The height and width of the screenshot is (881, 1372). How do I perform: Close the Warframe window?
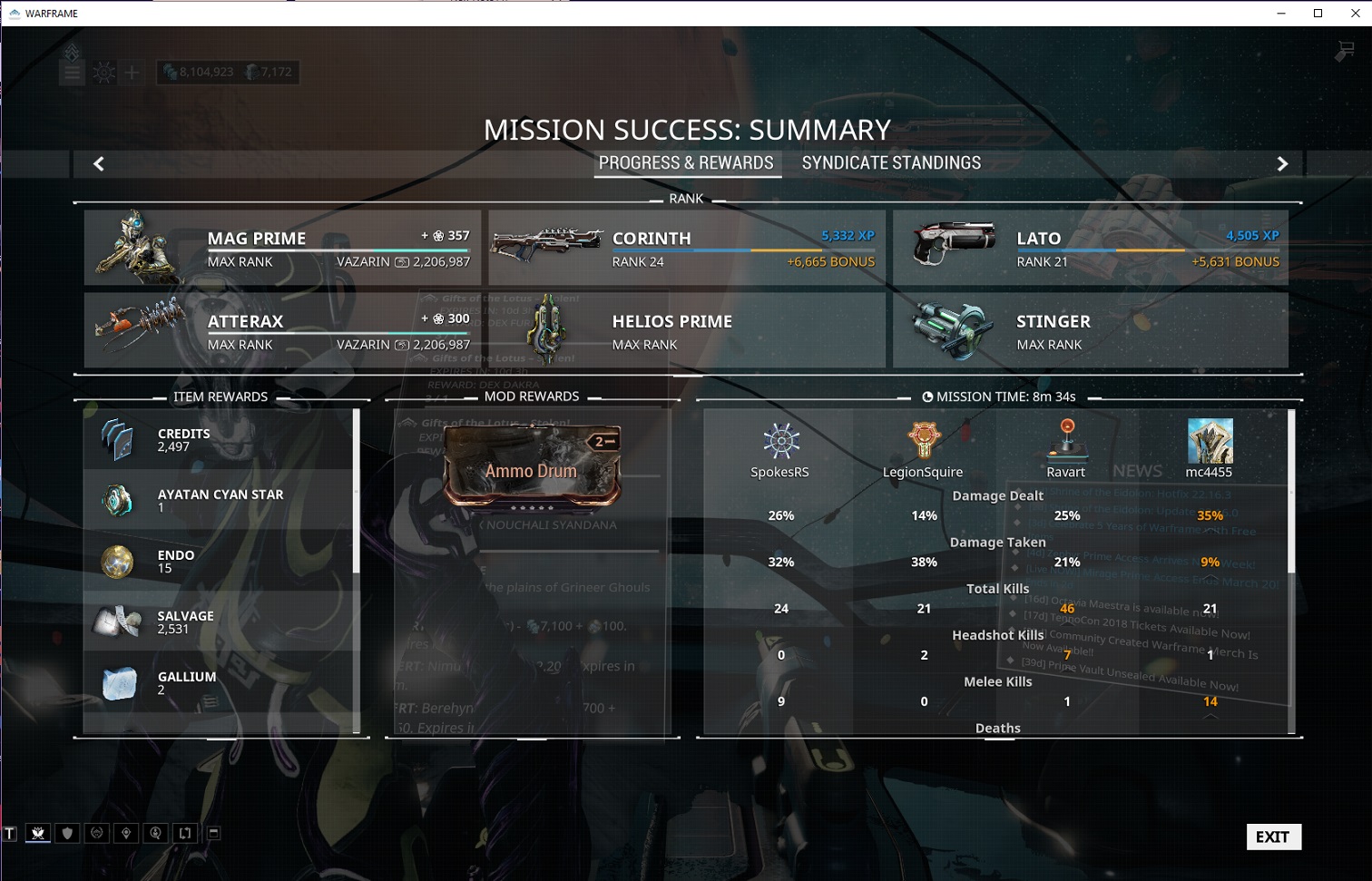1354,13
